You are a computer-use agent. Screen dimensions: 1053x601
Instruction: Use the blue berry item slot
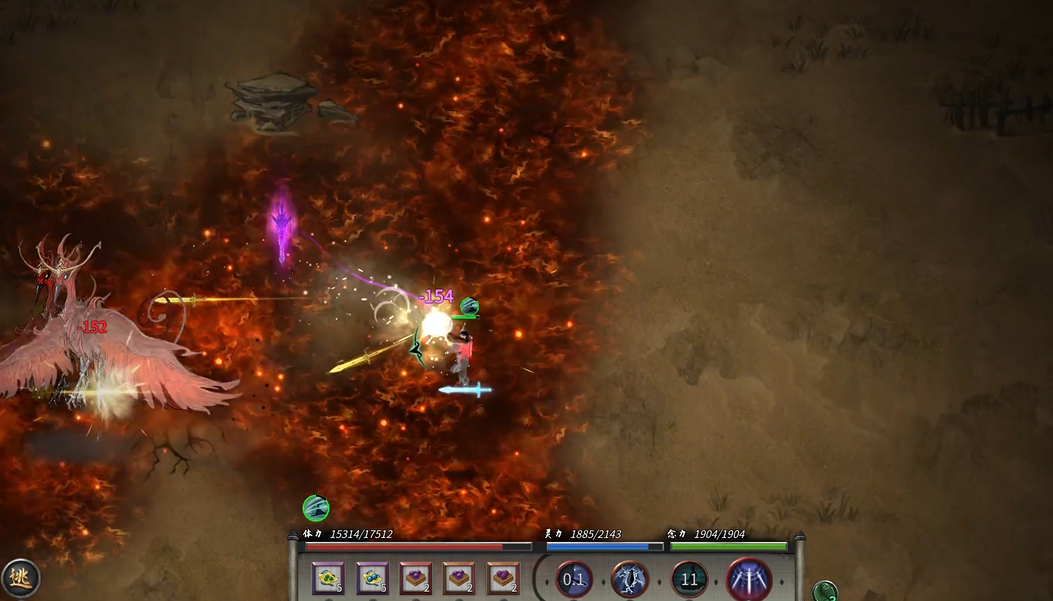point(372,578)
